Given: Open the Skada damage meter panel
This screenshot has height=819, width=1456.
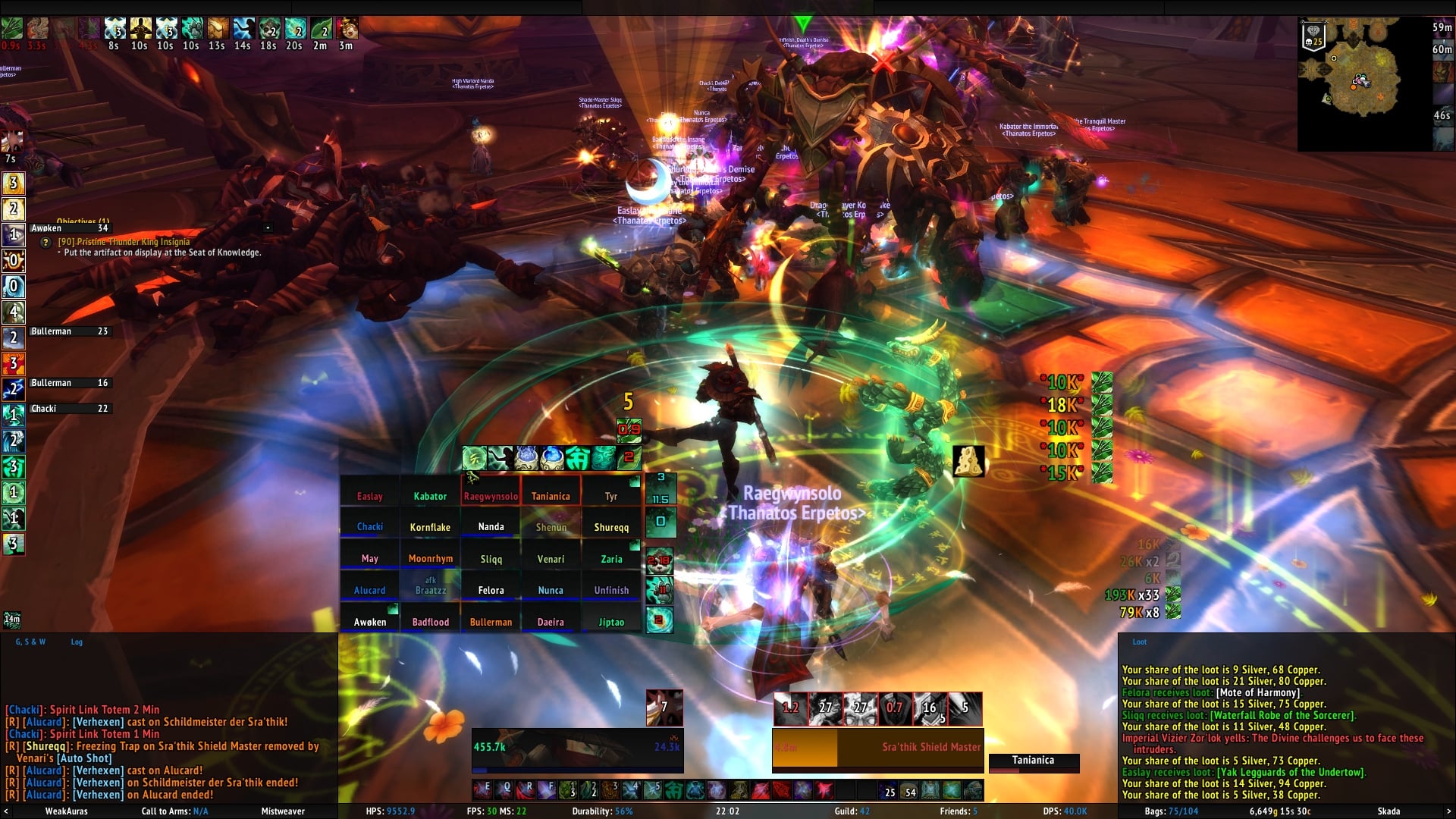Looking at the screenshot, I should click(x=1389, y=811).
